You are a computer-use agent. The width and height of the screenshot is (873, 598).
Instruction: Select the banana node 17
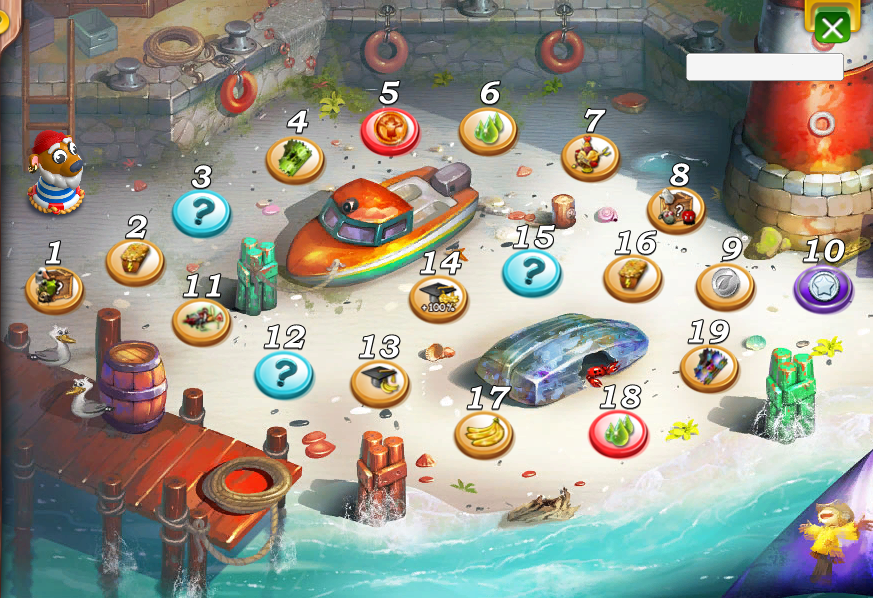click(x=484, y=434)
